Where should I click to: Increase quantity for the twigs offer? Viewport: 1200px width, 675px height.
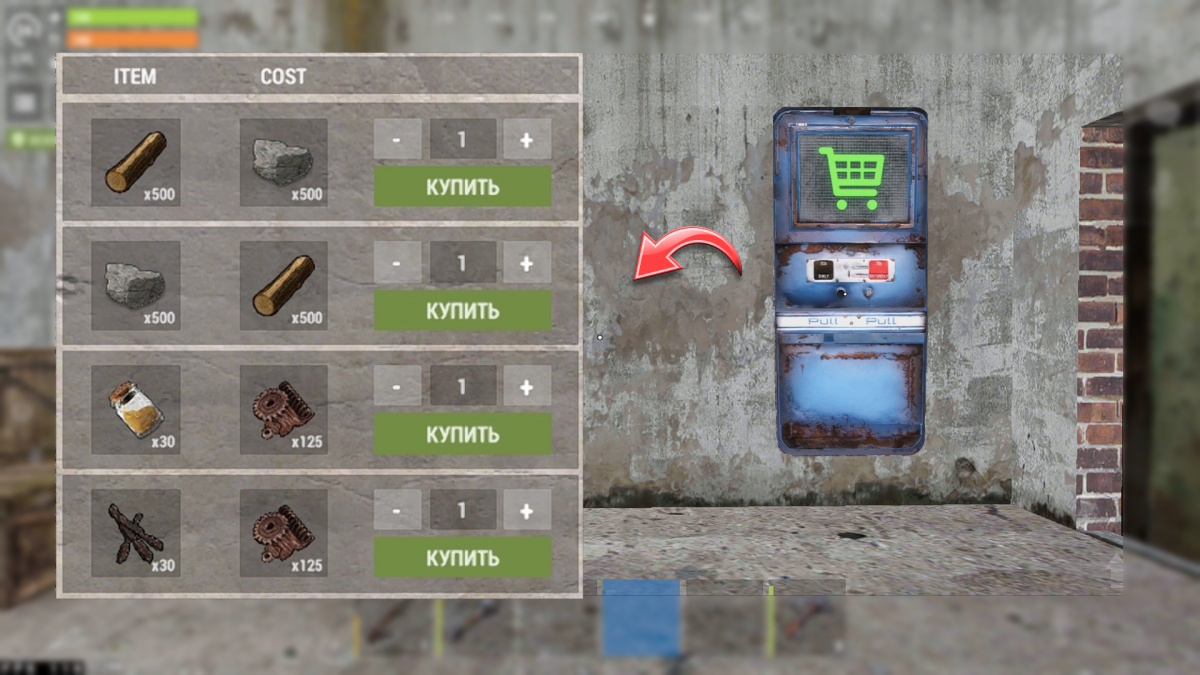[527, 510]
